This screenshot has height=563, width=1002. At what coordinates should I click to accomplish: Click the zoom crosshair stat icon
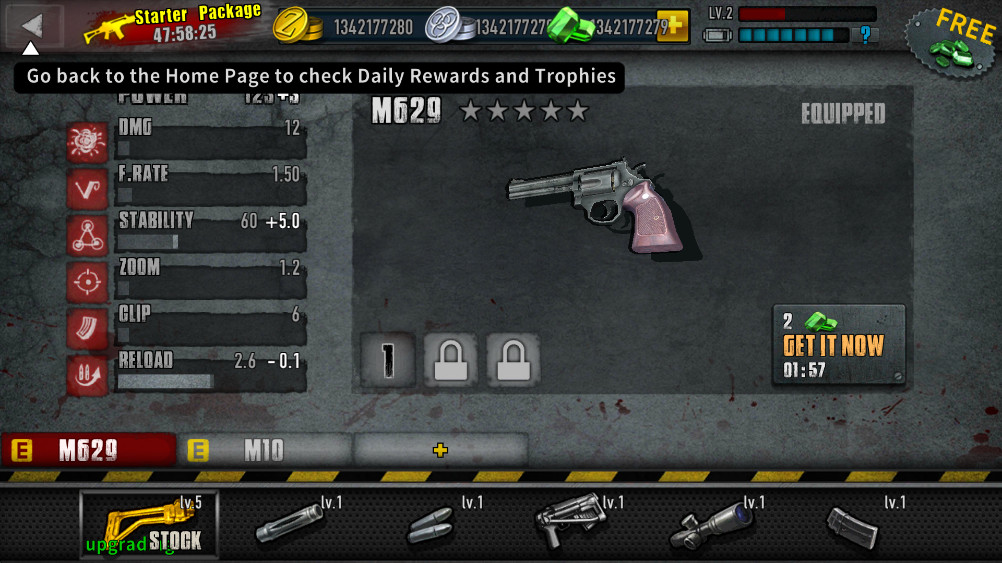[88, 282]
